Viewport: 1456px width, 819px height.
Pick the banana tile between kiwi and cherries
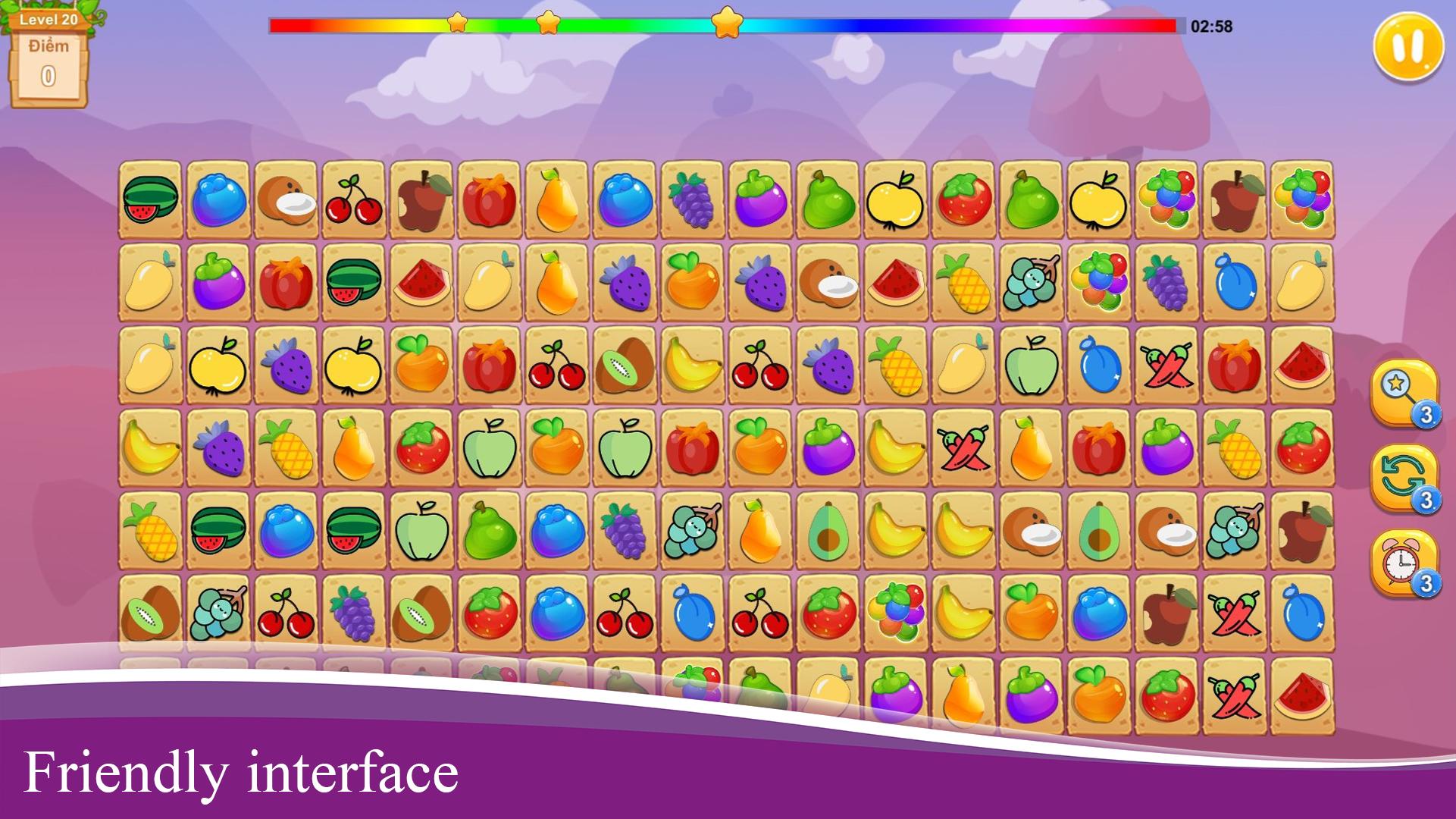click(691, 365)
